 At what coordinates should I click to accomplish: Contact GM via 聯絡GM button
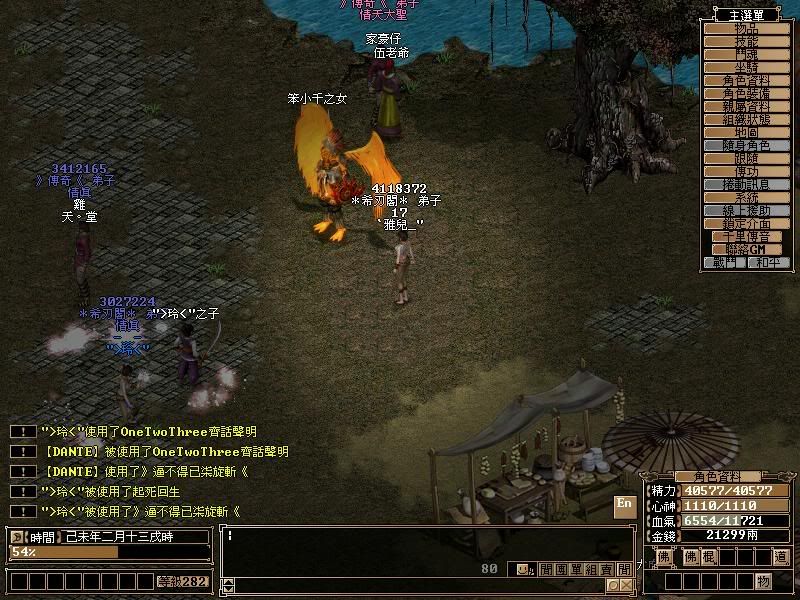click(x=746, y=249)
